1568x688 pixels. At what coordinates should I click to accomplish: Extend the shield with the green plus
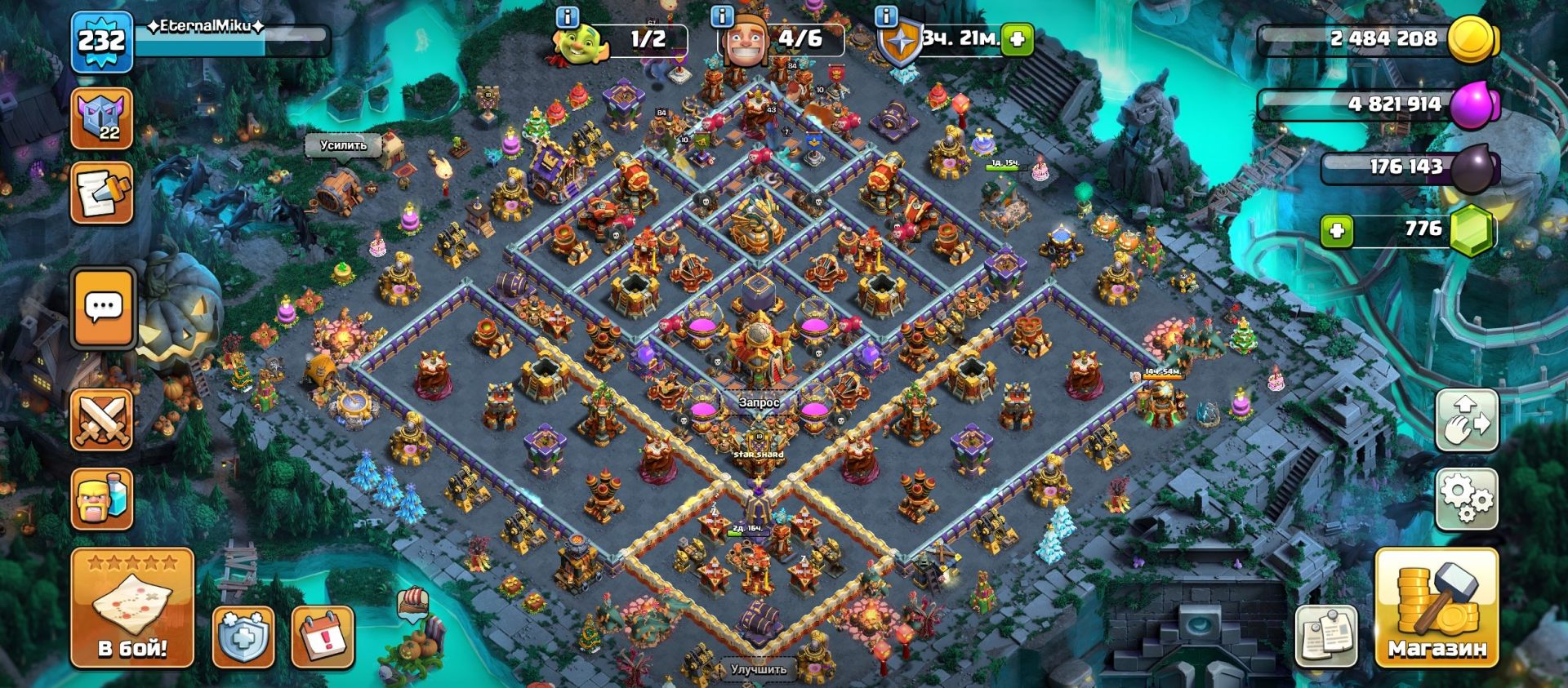pyautogui.click(x=1018, y=38)
